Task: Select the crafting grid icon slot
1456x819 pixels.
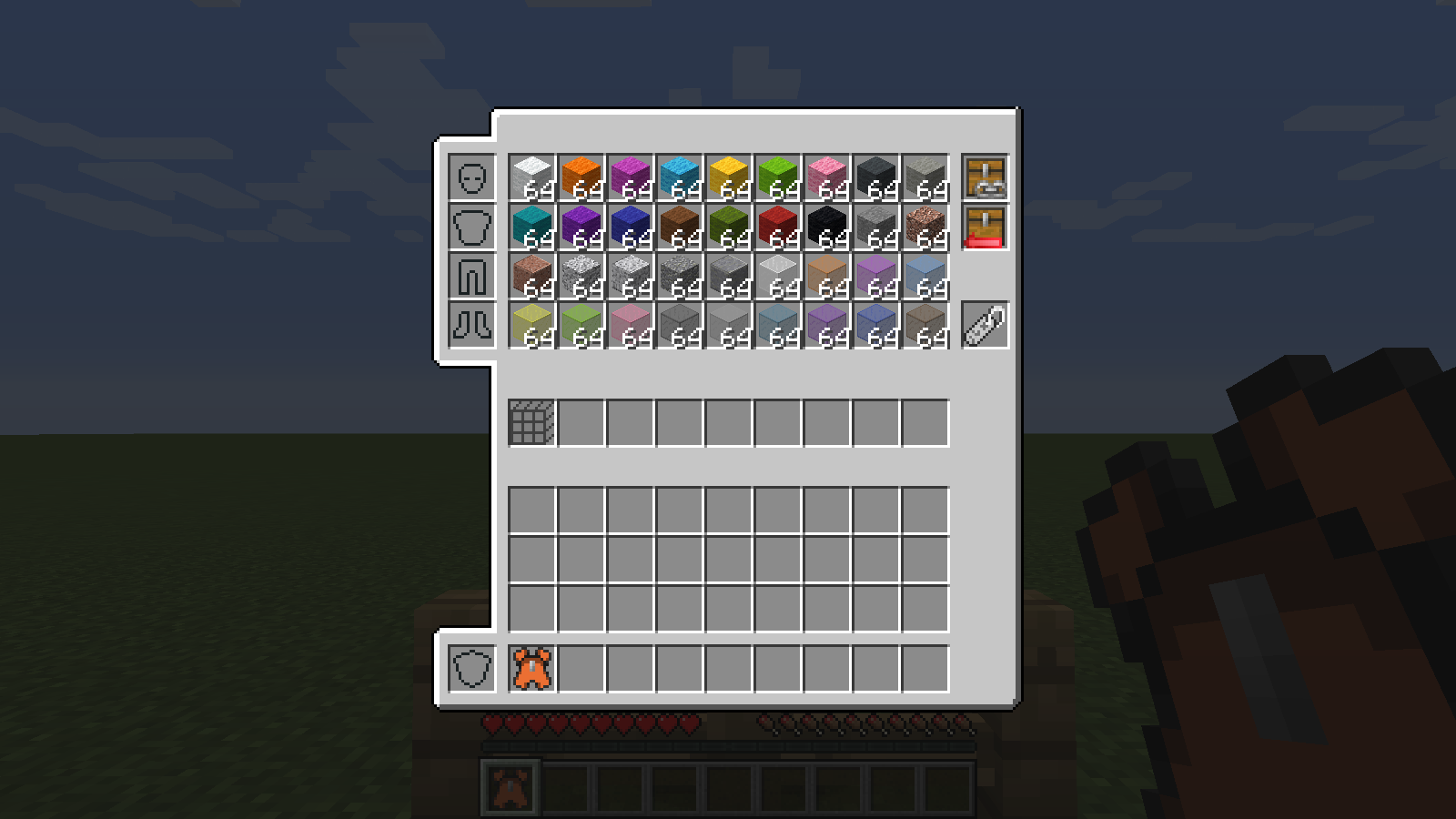Action: (x=531, y=423)
